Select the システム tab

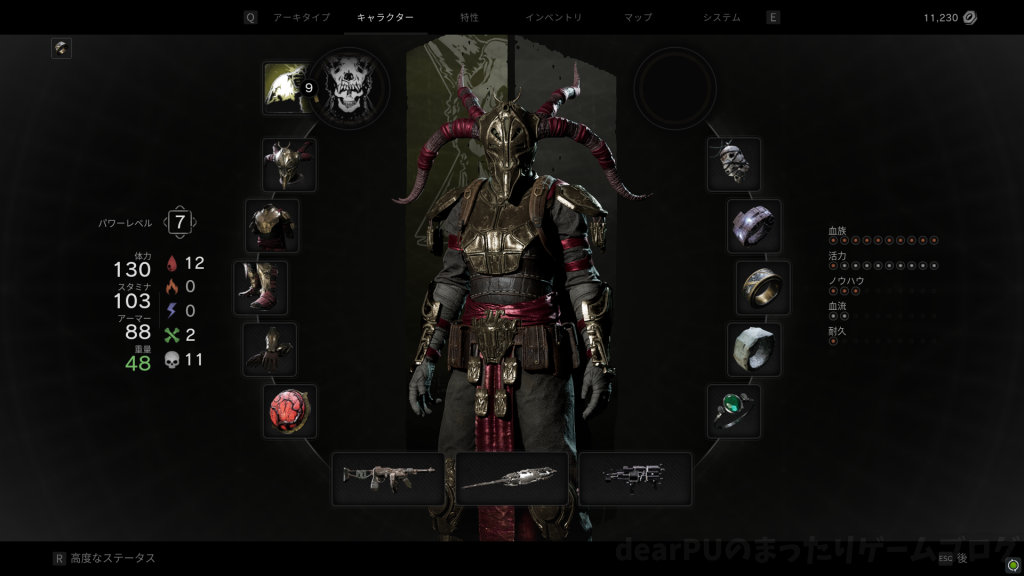tap(721, 17)
